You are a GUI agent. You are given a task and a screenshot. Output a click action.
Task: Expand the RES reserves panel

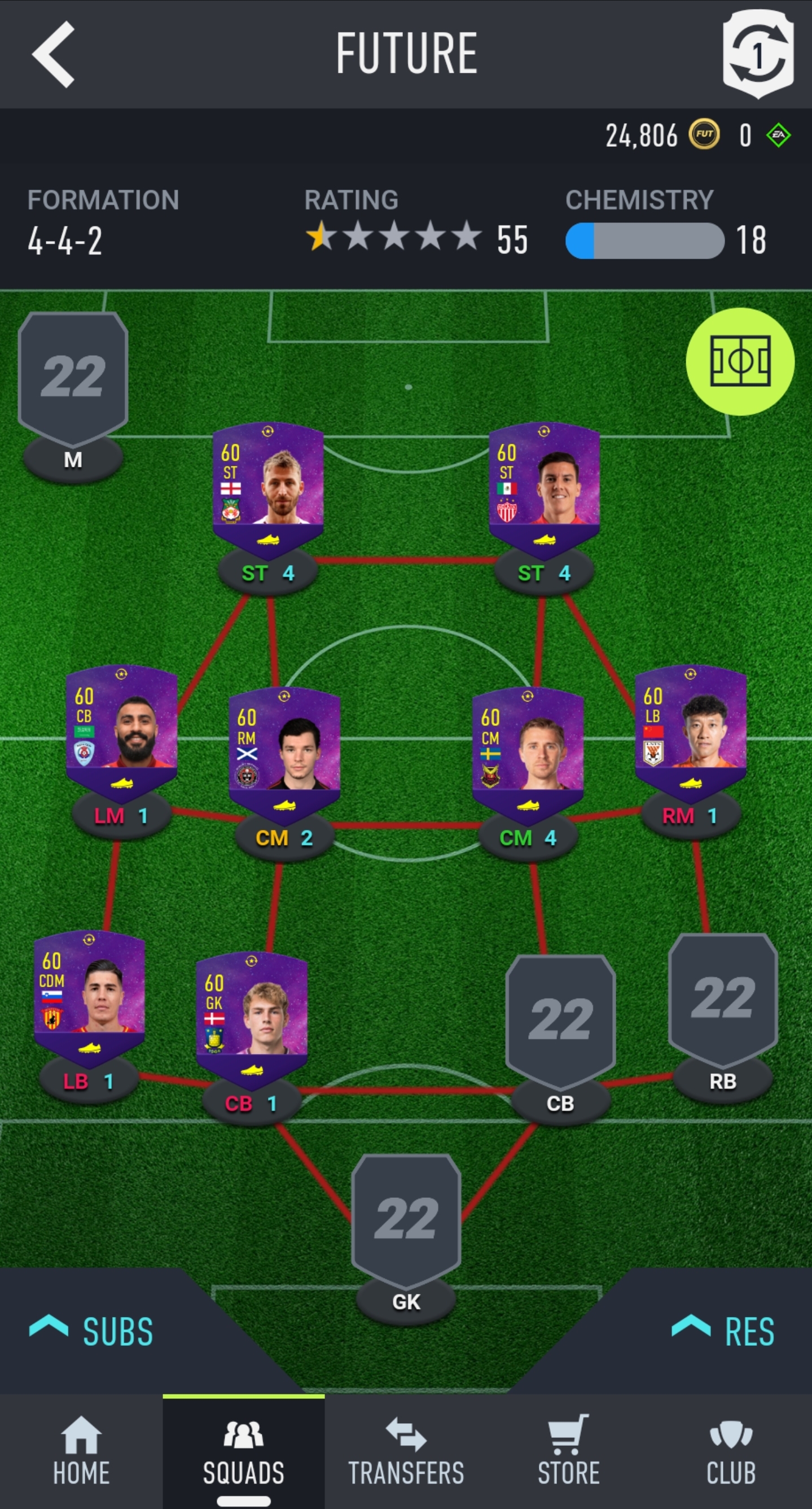[723, 1332]
